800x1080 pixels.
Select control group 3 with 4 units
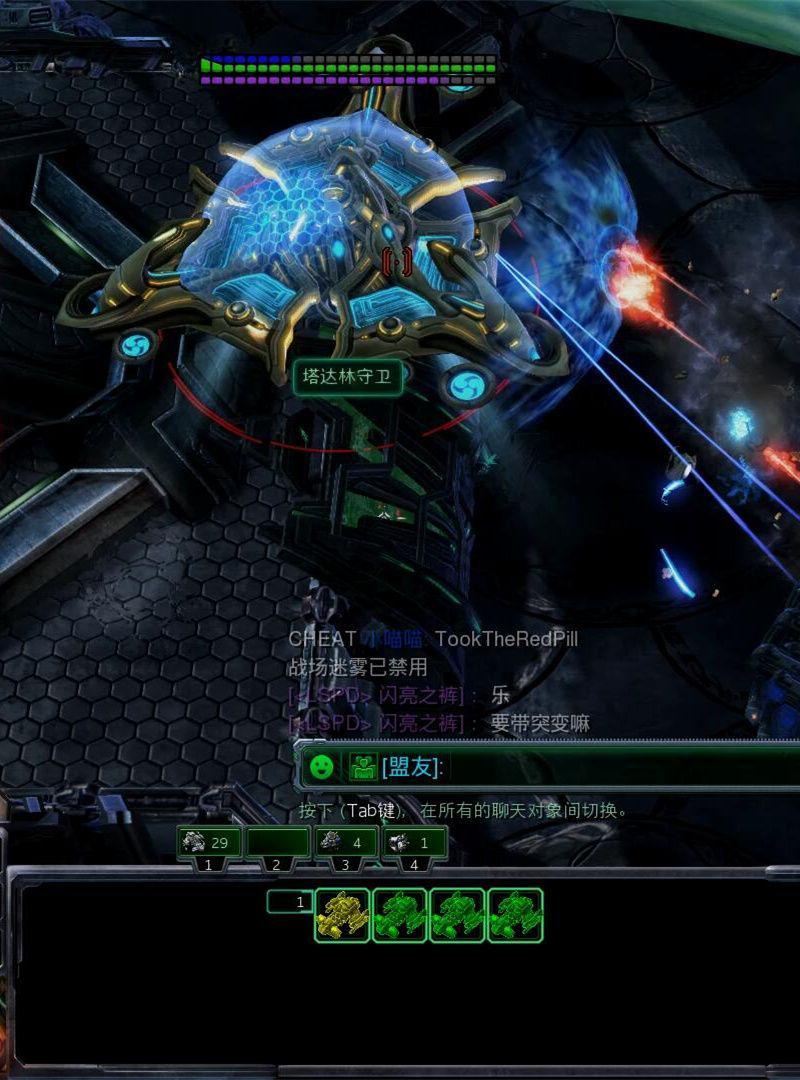[345, 844]
